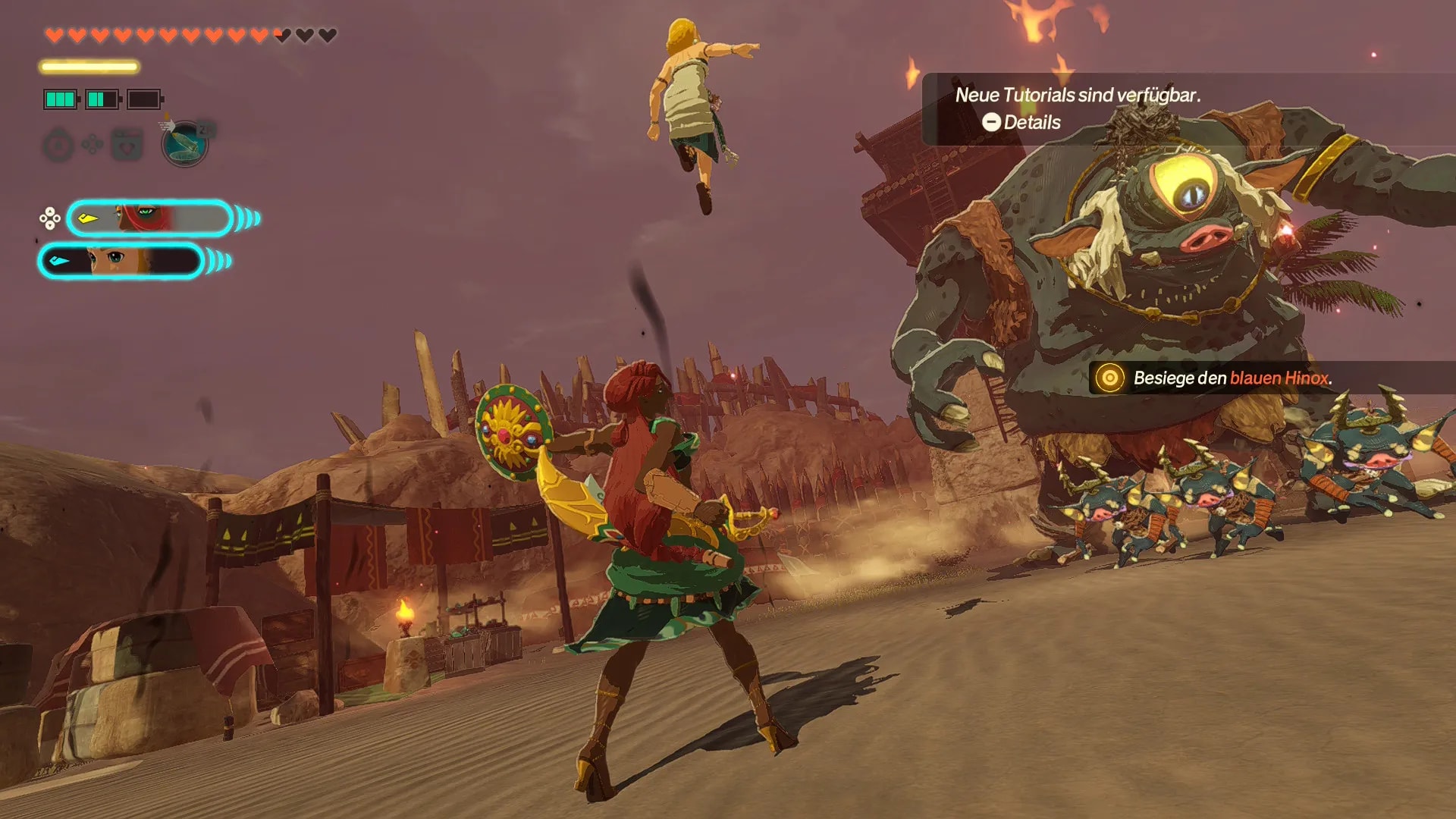Click the greyed-out round sensor icon
The image size is (1456, 819).
tap(58, 145)
